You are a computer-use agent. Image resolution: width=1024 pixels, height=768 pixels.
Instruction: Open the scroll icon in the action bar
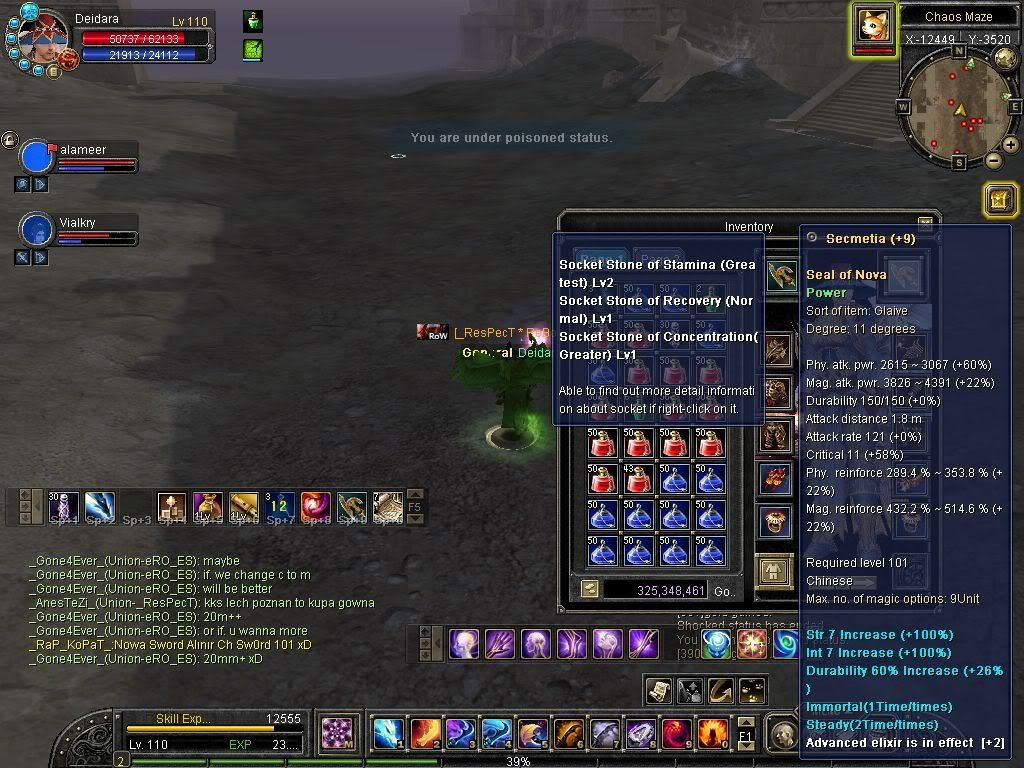point(658,690)
